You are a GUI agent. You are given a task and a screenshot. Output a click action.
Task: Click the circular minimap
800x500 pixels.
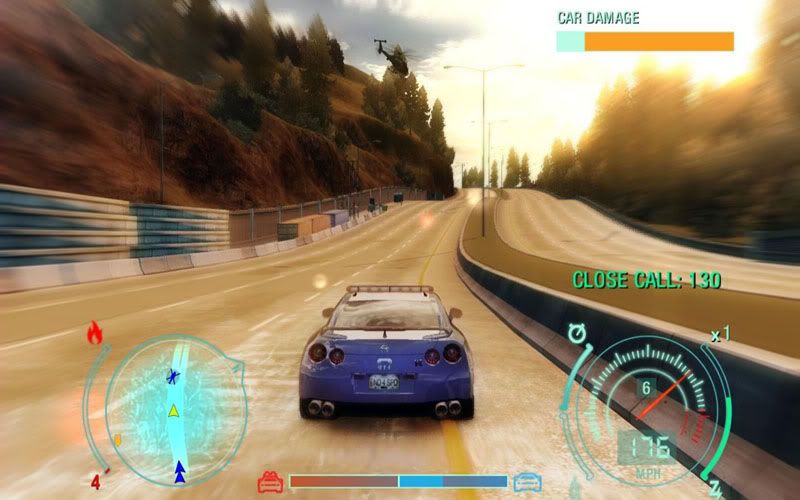pyautogui.click(x=176, y=410)
